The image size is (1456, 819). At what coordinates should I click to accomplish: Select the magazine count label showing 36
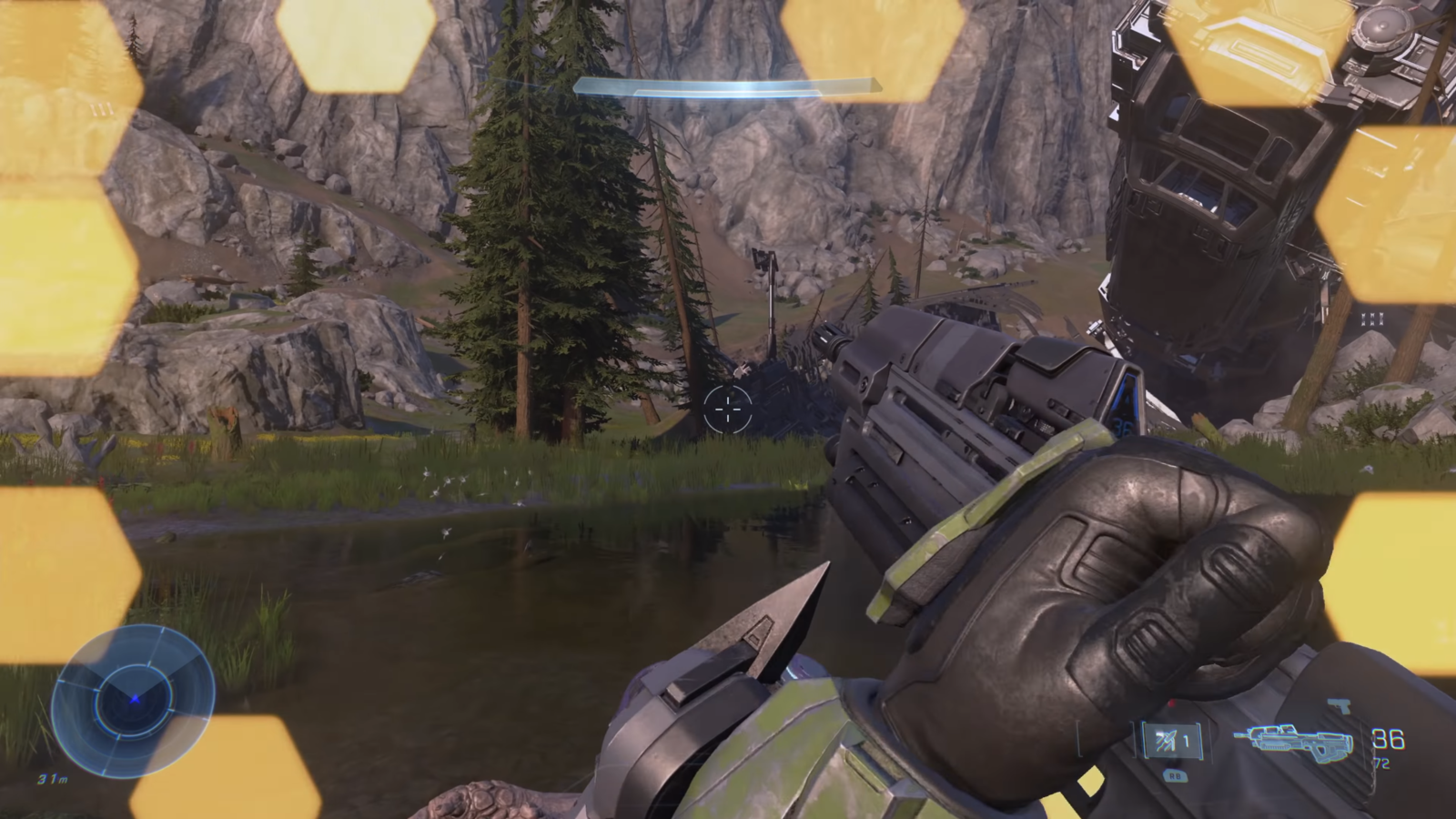(1387, 738)
